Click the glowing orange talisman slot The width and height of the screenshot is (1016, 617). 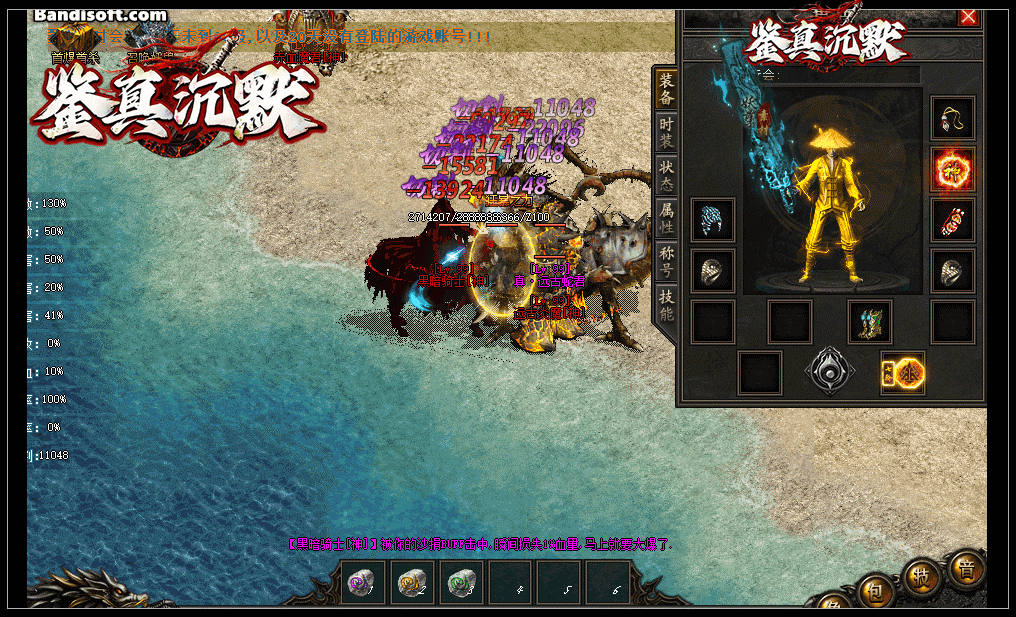point(903,373)
